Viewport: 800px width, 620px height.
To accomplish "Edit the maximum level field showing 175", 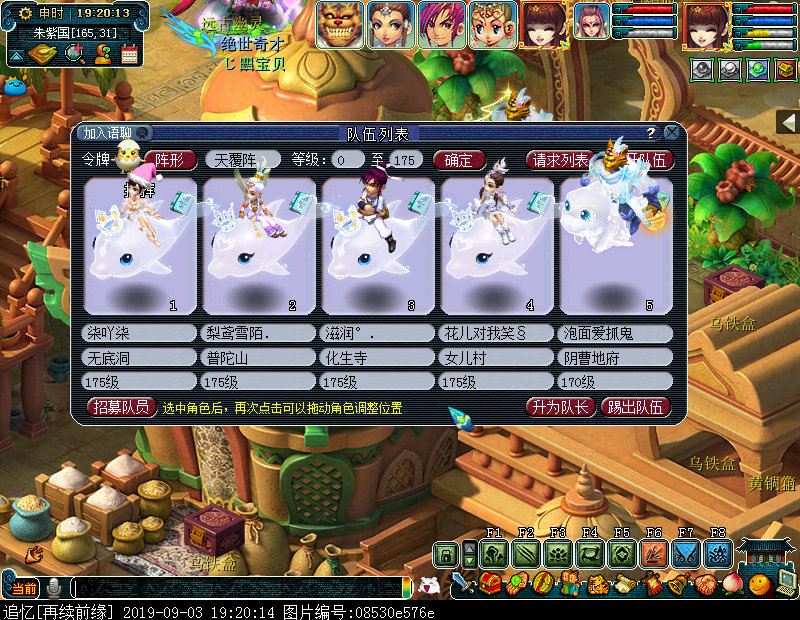I will pos(403,160).
